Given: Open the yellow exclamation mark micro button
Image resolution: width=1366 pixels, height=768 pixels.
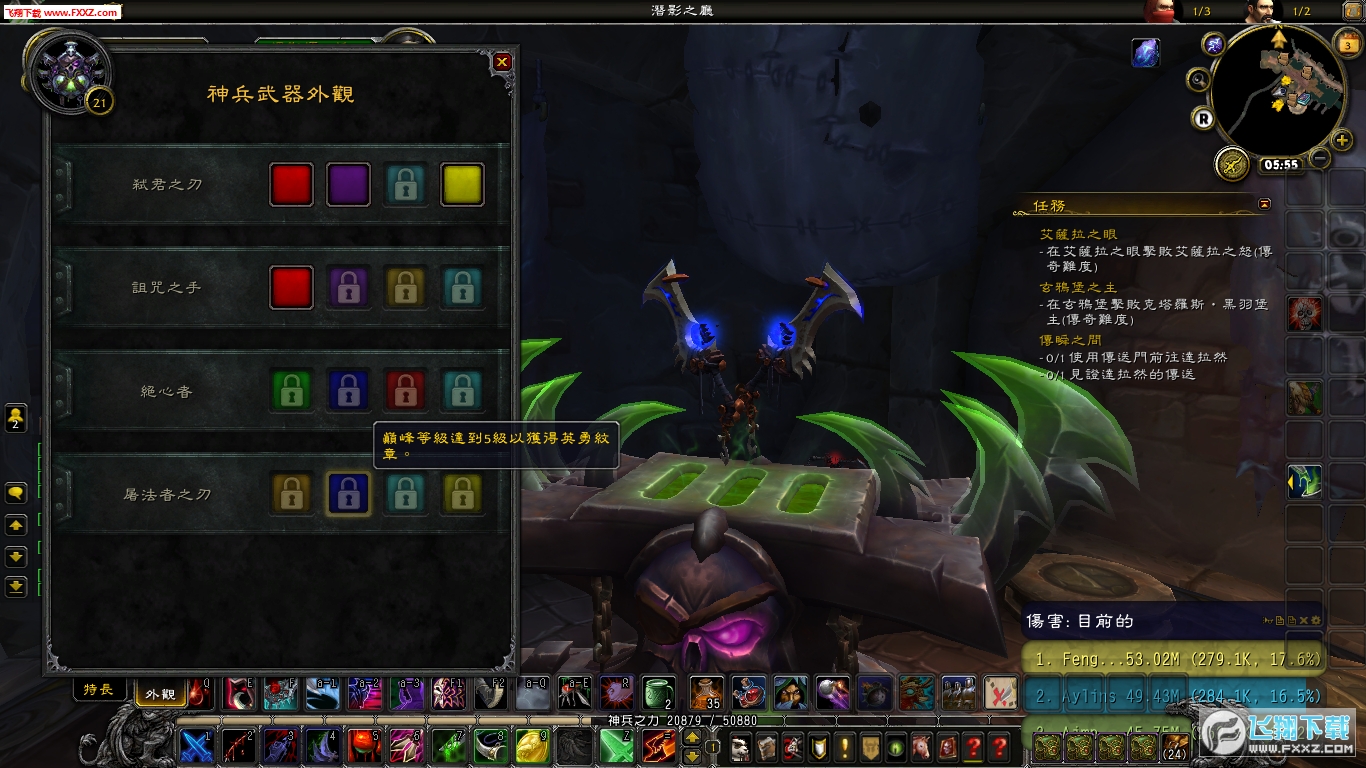Looking at the screenshot, I should coord(845,746).
